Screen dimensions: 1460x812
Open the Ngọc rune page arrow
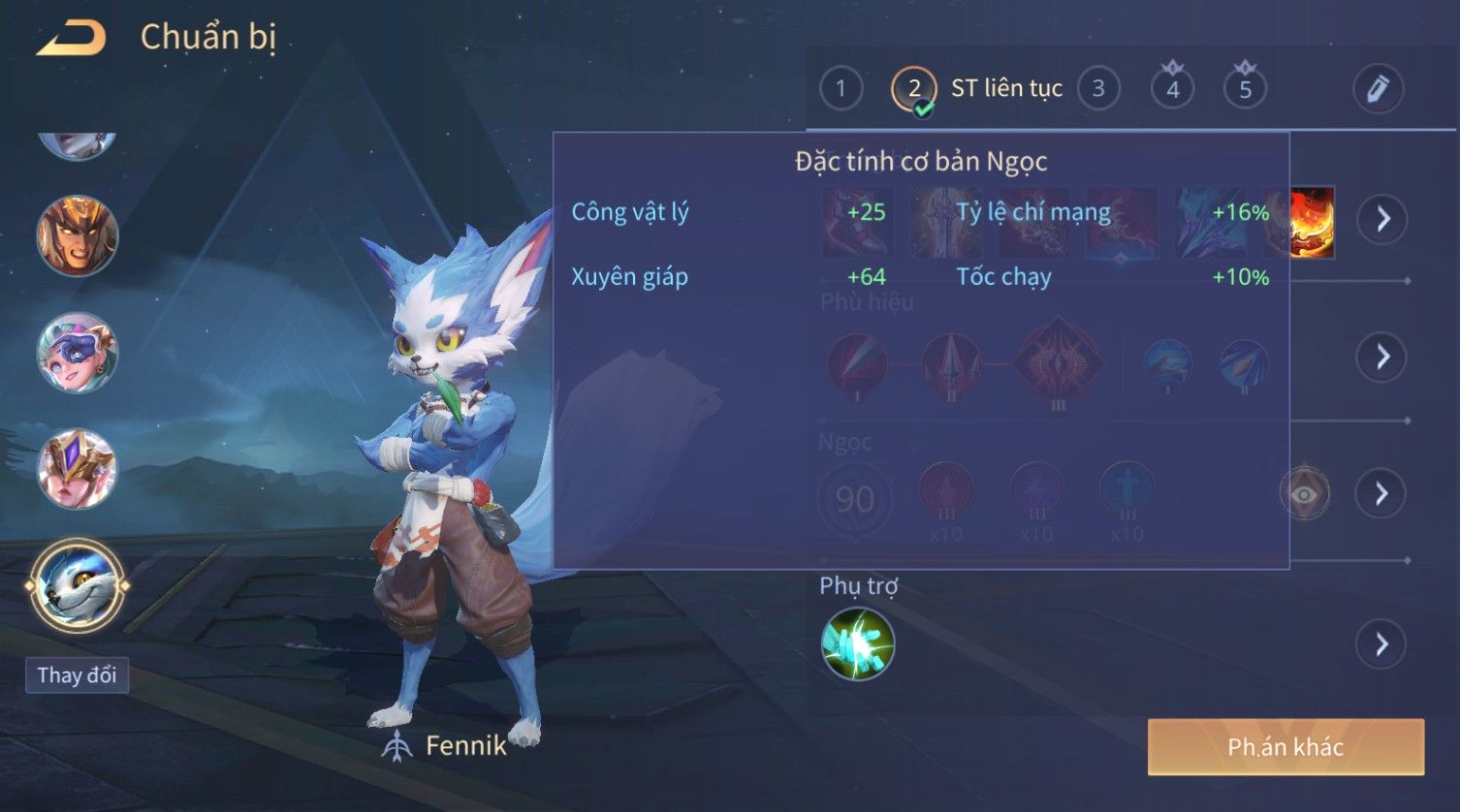tap(1382, 494)
